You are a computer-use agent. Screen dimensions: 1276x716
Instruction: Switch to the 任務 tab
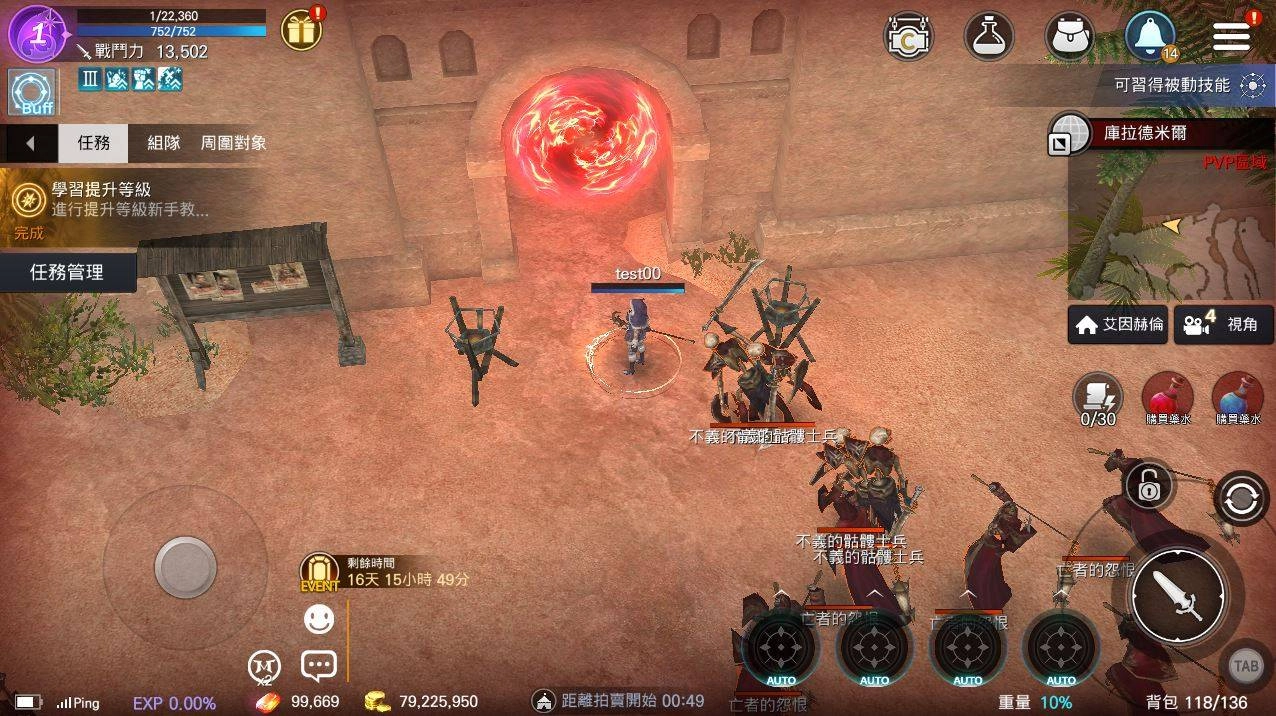94,143
